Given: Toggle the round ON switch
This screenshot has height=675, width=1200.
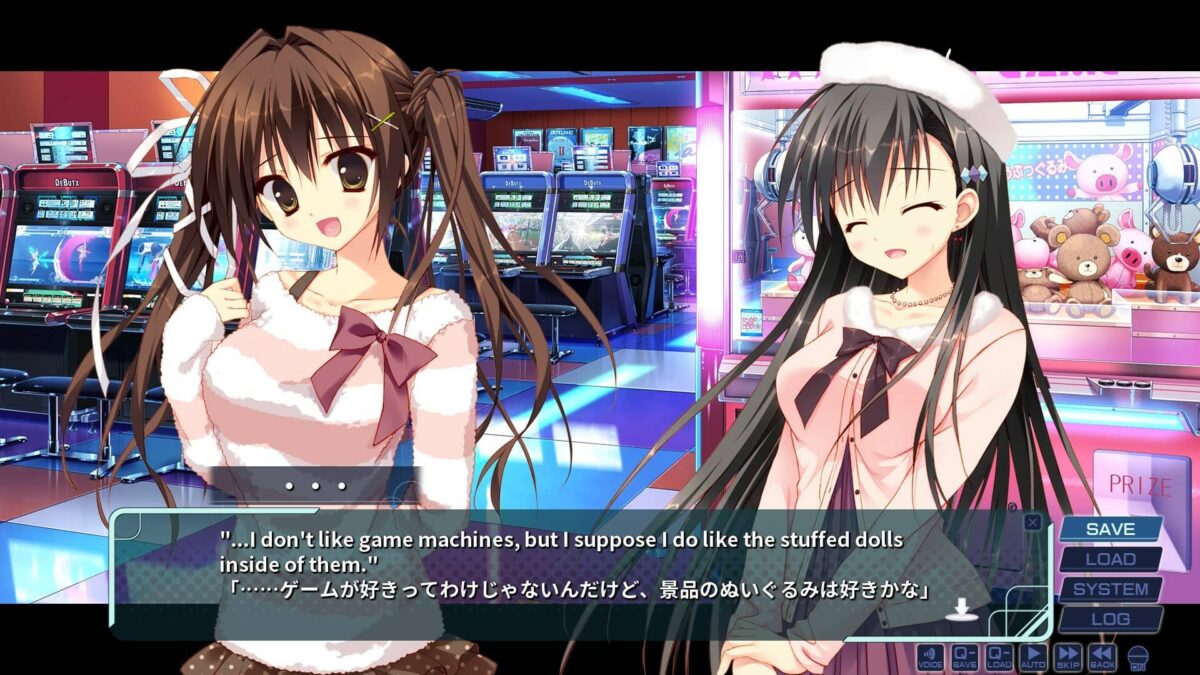Looking at the screenshot, I should (1137, 658).
